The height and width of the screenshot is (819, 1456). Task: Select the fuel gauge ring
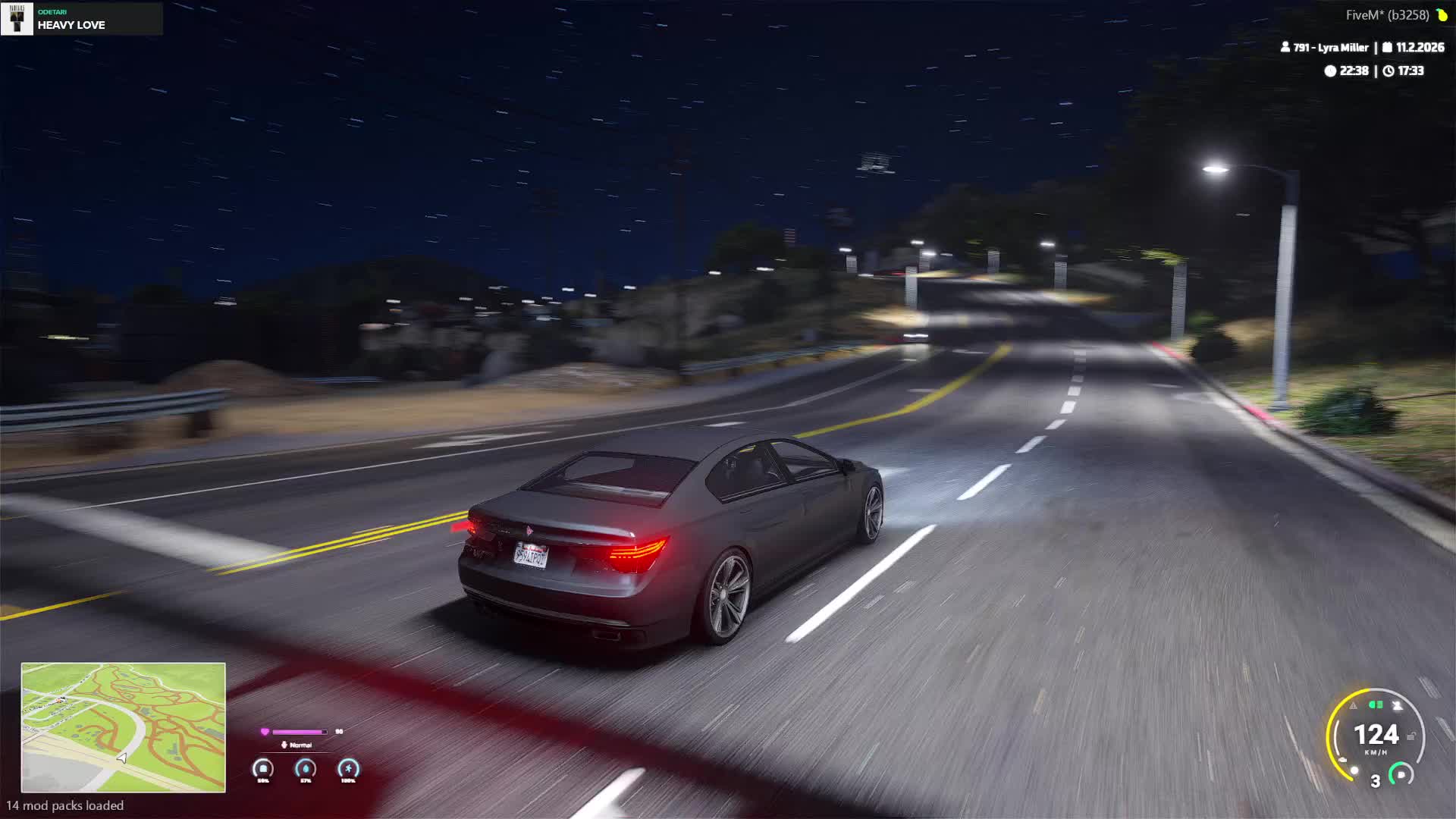(x=1401, y=774)
